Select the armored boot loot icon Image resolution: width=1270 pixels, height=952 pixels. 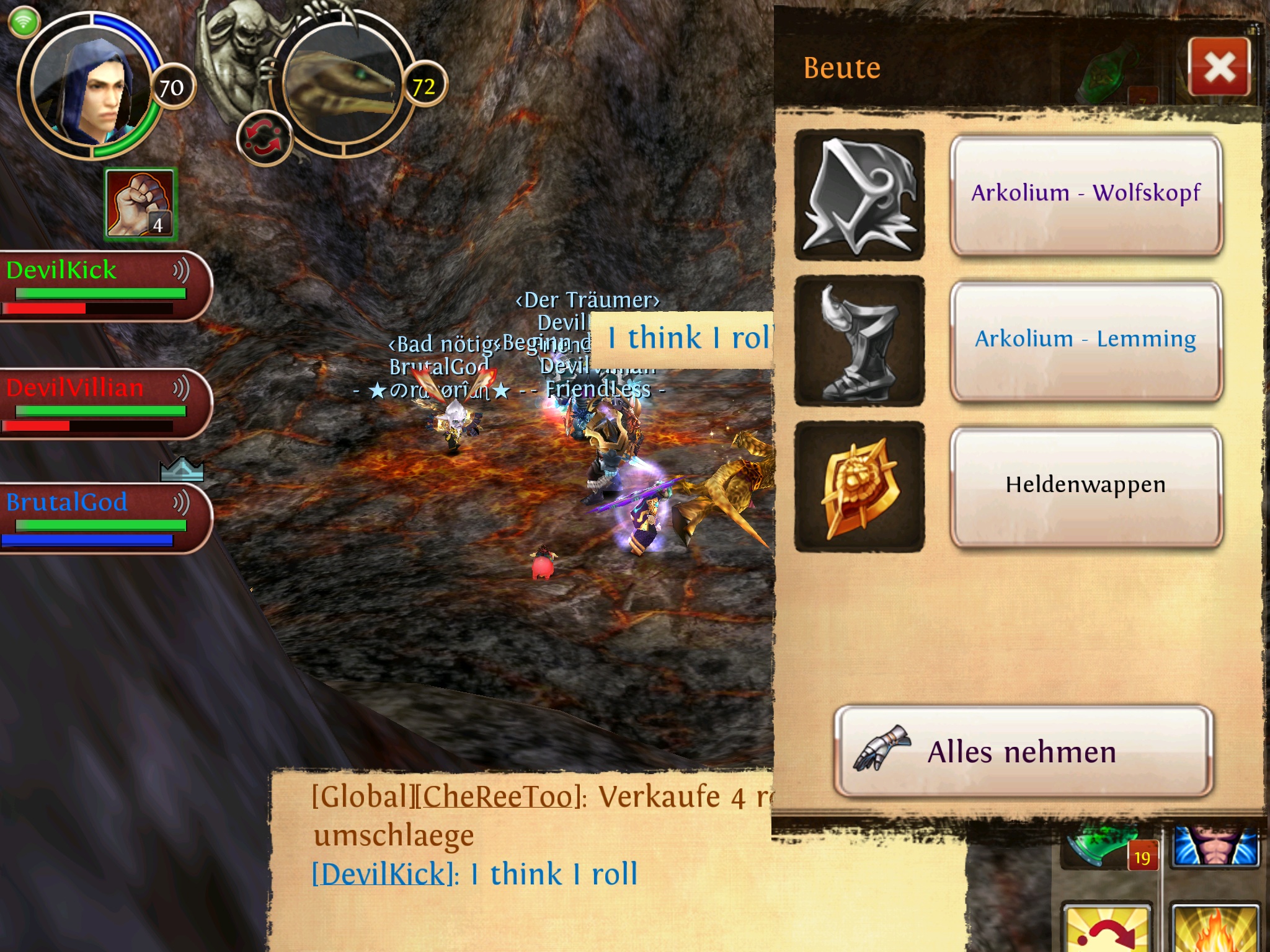859,340
